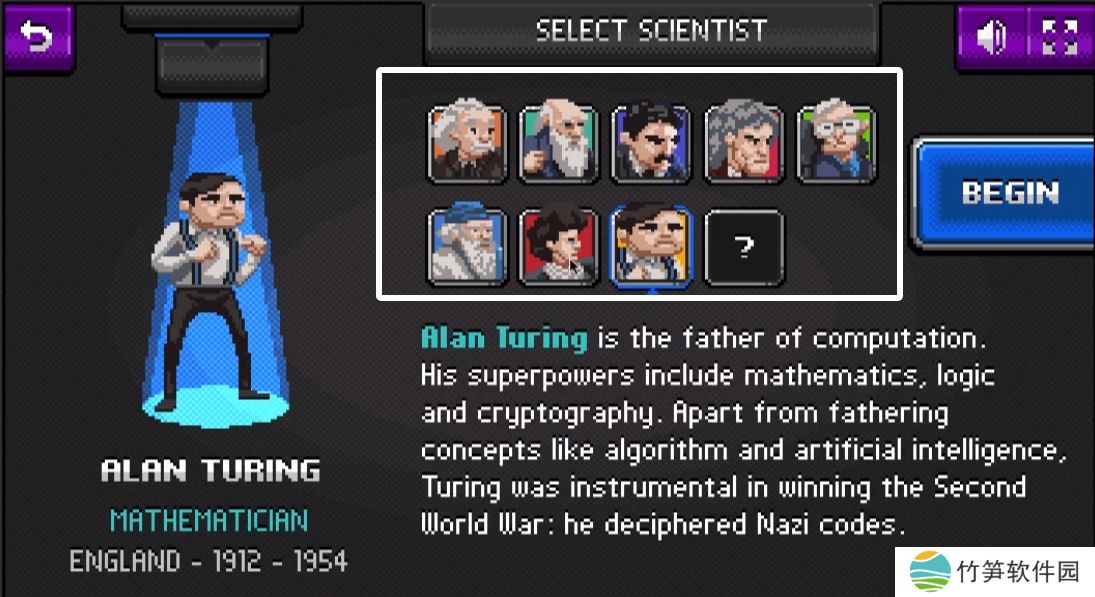Start the fight with the BEGIN button

(1005, 193)
